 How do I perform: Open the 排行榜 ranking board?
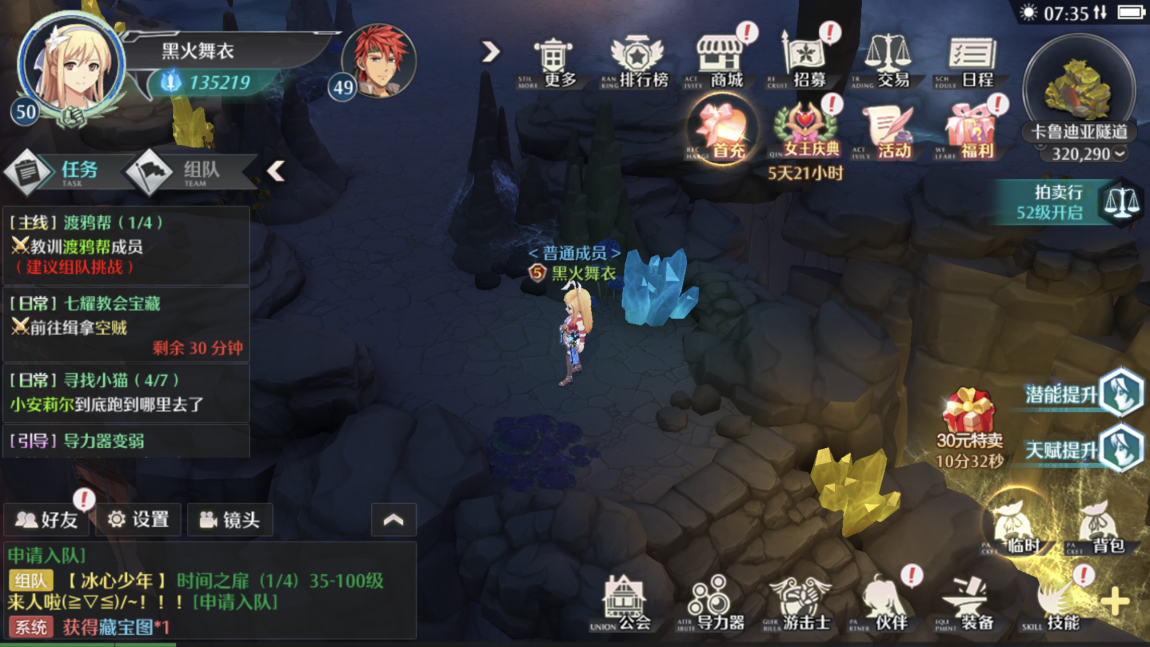(638, 62)
